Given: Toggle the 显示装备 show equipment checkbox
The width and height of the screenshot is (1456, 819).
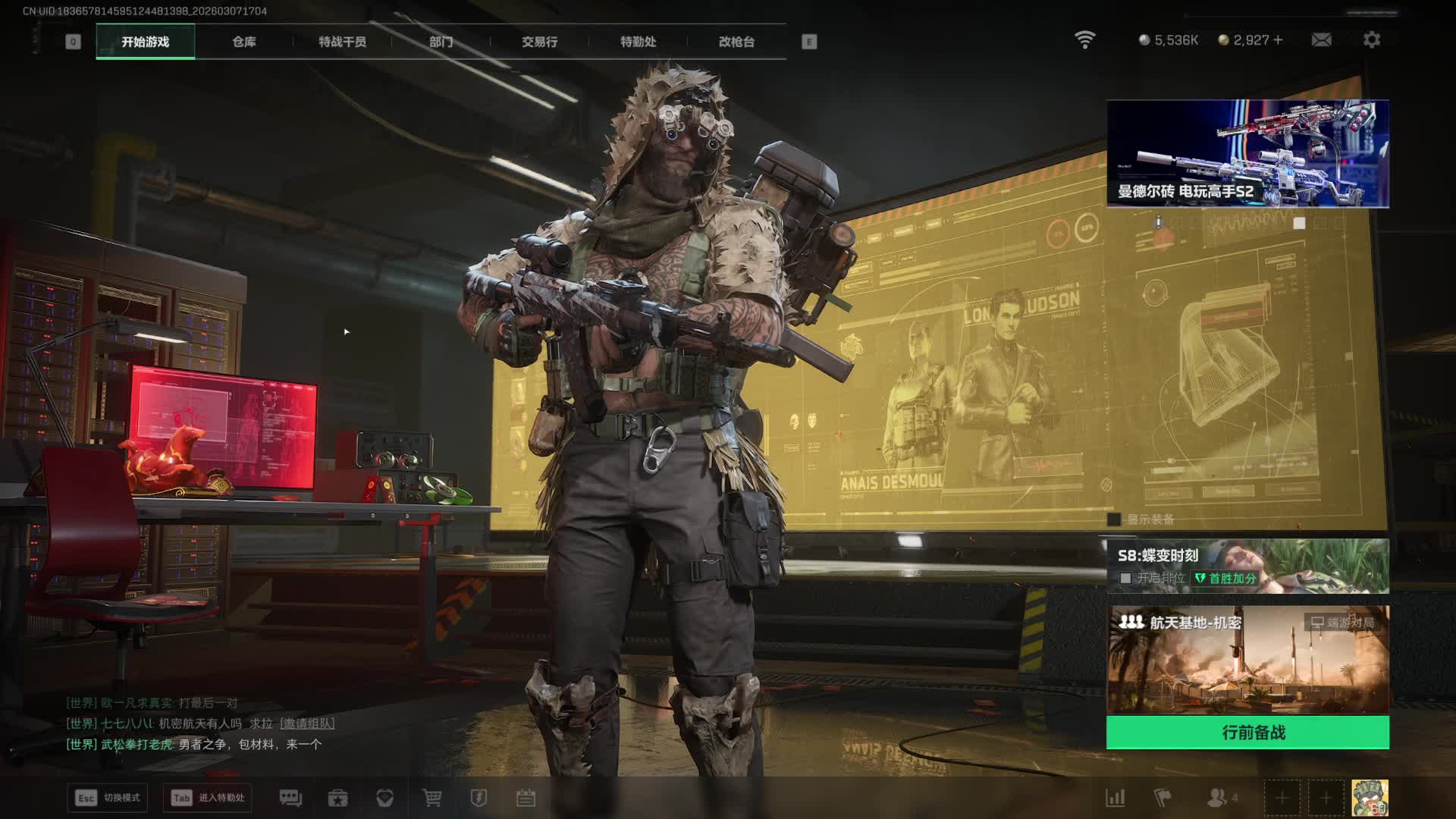Looking at the screenshot, I should click(1114, 519).
